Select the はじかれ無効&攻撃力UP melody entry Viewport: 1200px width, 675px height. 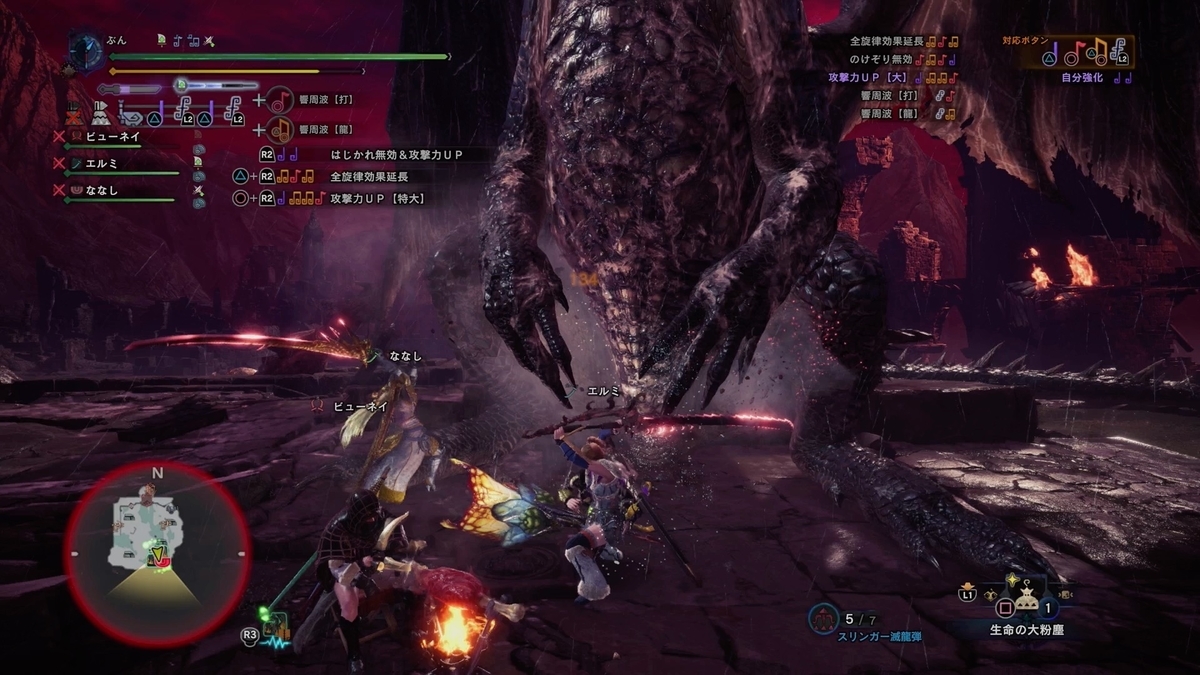tap(396, 155)
